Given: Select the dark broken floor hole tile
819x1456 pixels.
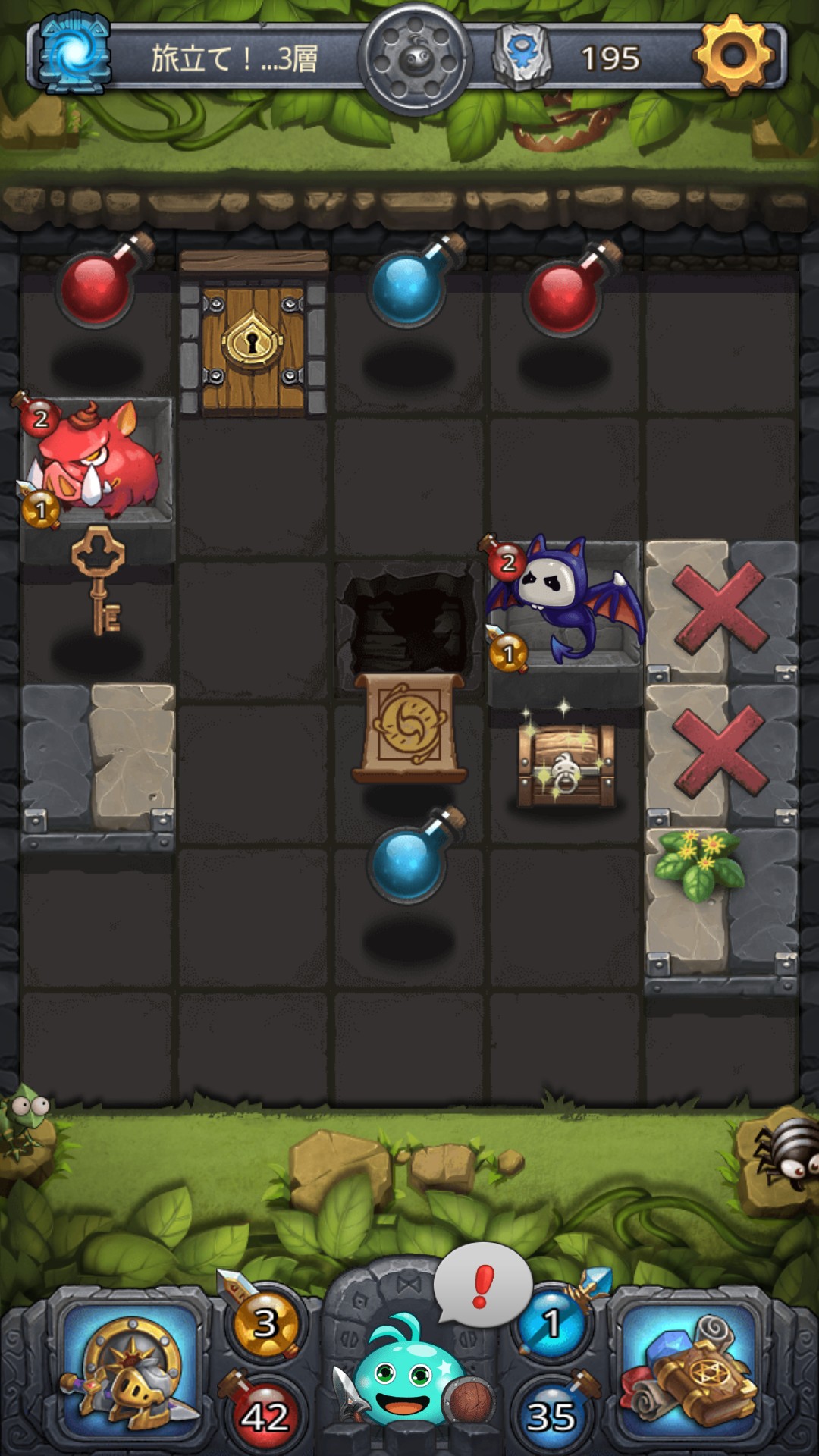Looking at the screenshot, I should tap(409, 618).
